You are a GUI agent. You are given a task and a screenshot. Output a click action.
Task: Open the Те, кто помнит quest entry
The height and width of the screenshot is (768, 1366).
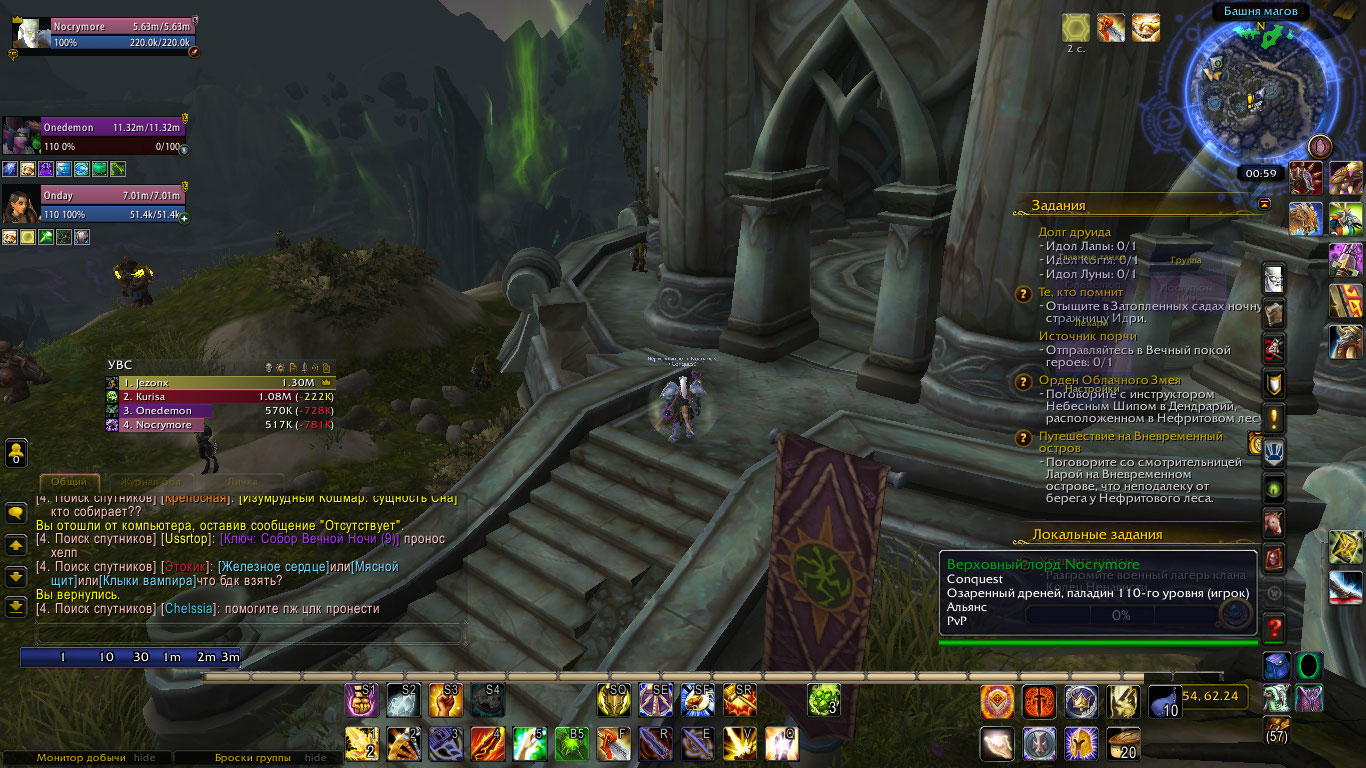point(1080,292)
